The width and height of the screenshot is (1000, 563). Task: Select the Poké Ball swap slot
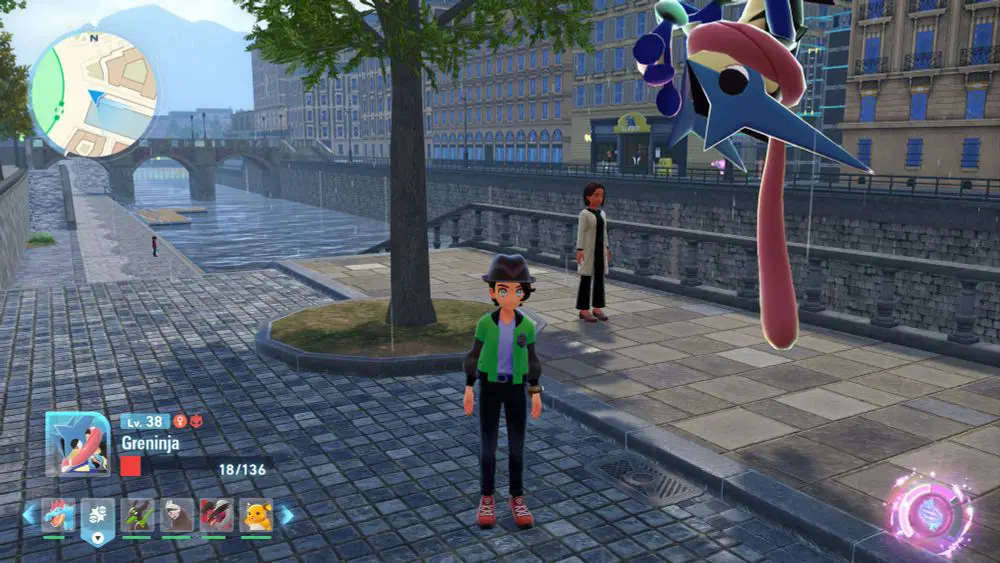pyautogui.click(x=98, y=518)
